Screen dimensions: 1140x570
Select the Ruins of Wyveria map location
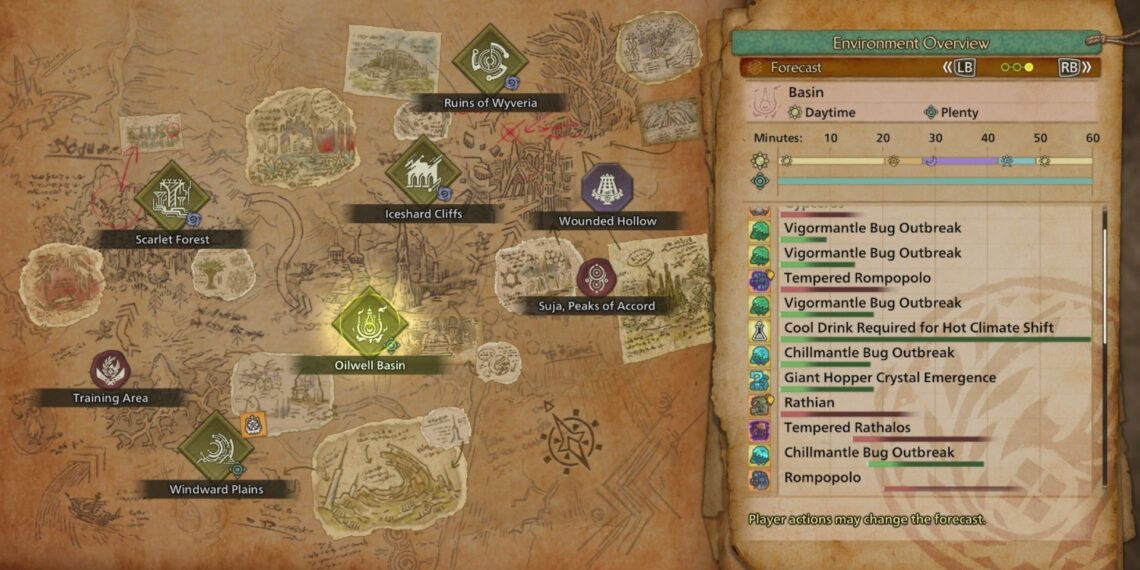pyautogui.click(x=489, y=59)
